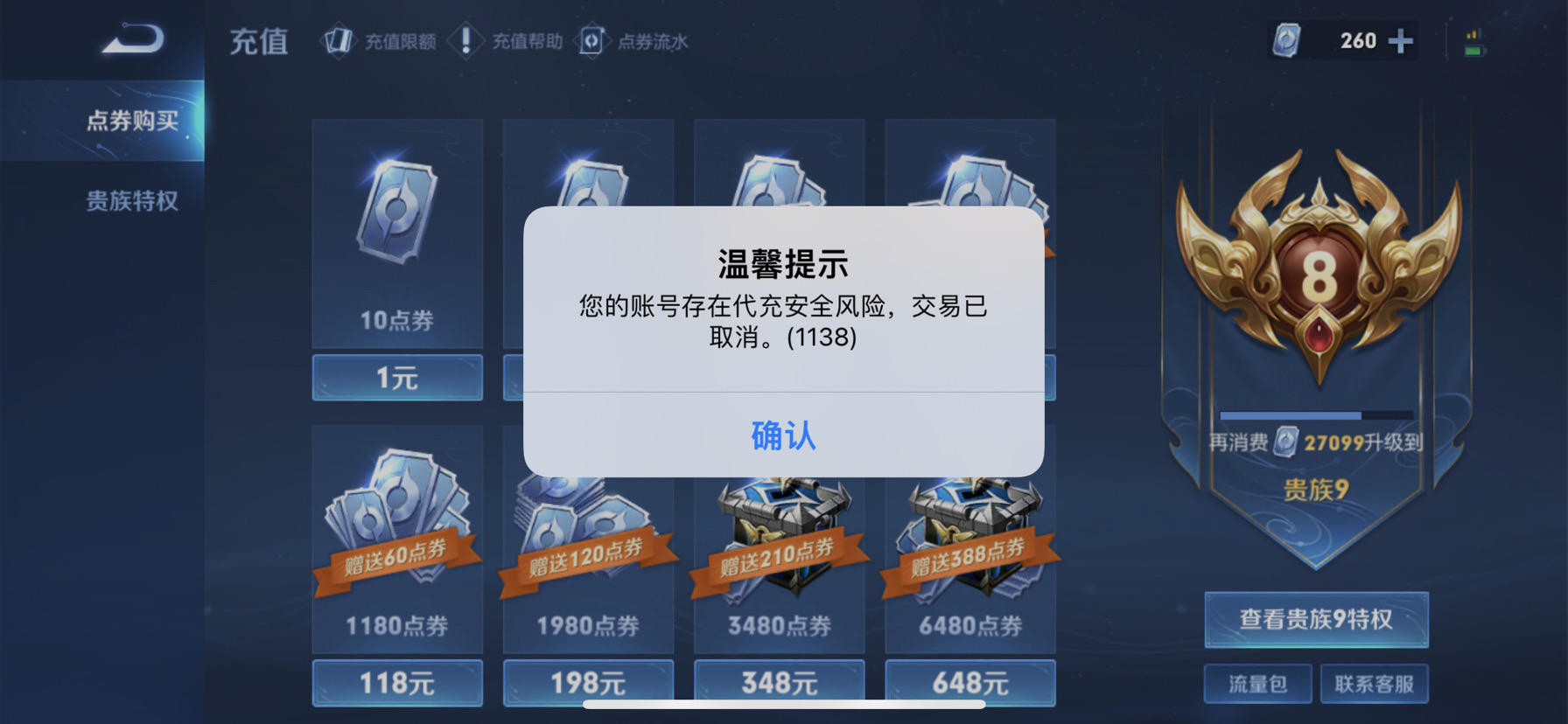Open 查看贵族9特权 privileges page
The height and width of the screenshot is (724, 1568).
[1315, 619]
